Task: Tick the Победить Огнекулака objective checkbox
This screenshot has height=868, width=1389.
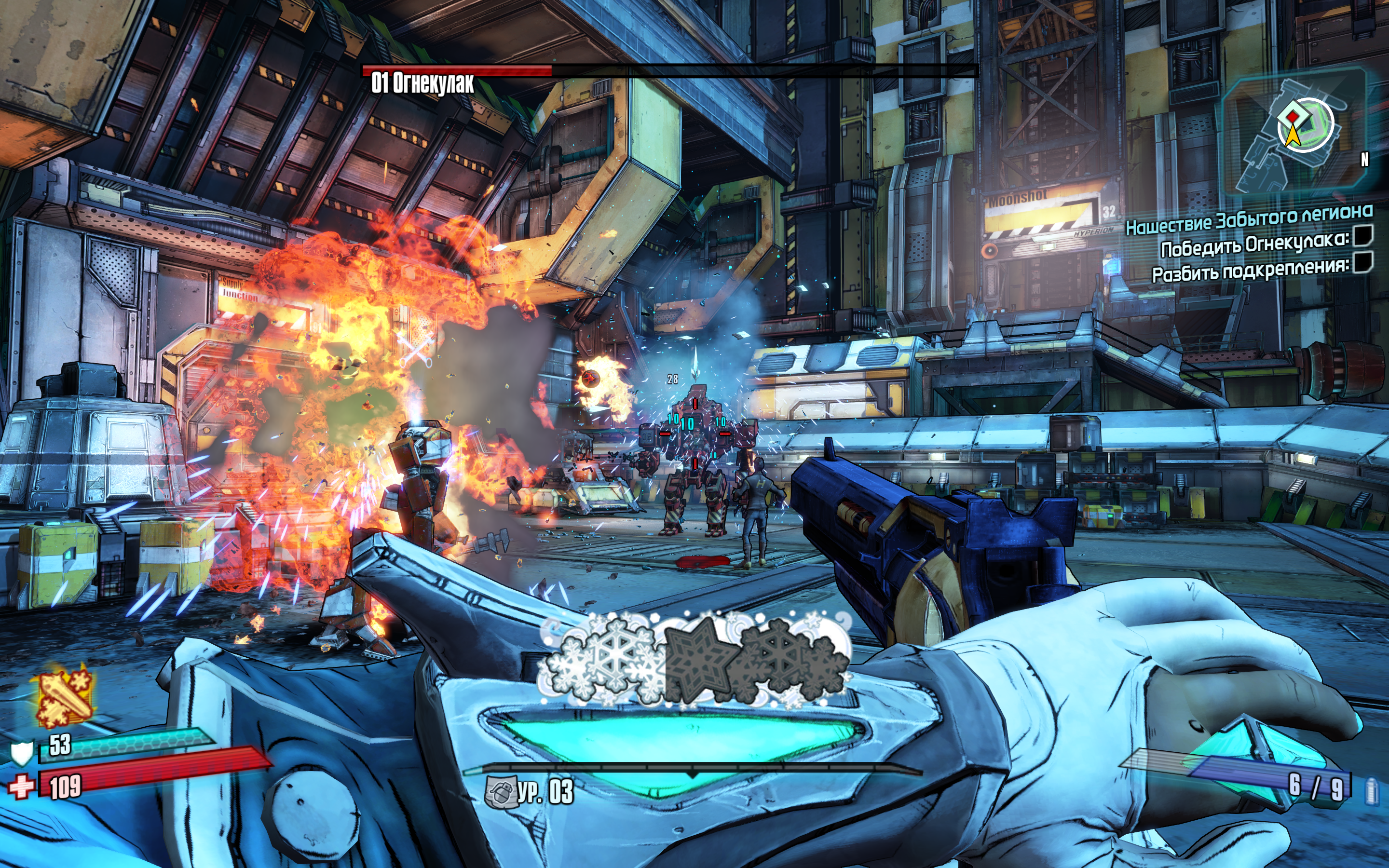Action: point(1362,235)
